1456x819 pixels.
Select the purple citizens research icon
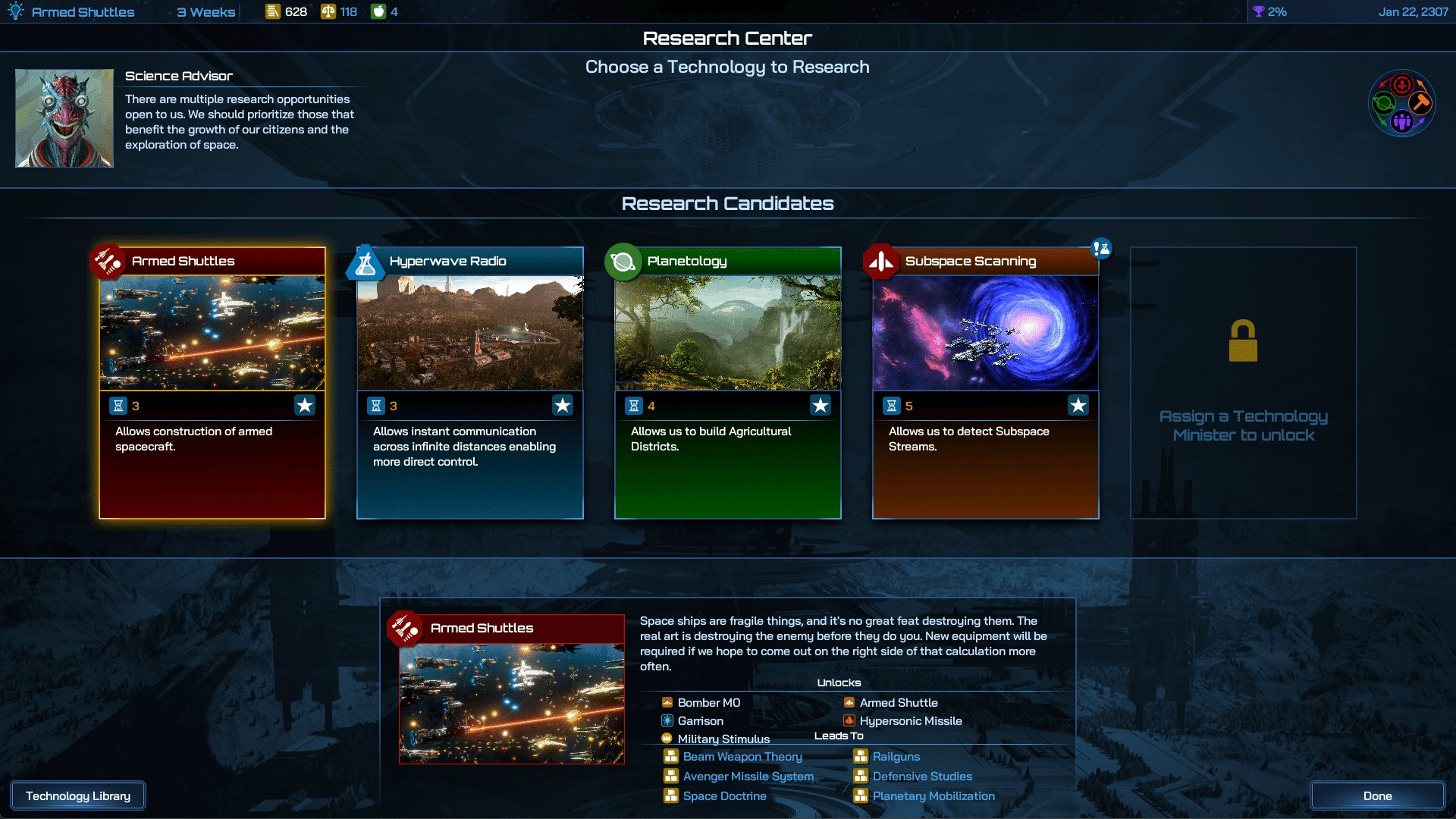pyautogui.click(x=1401, y=123)
